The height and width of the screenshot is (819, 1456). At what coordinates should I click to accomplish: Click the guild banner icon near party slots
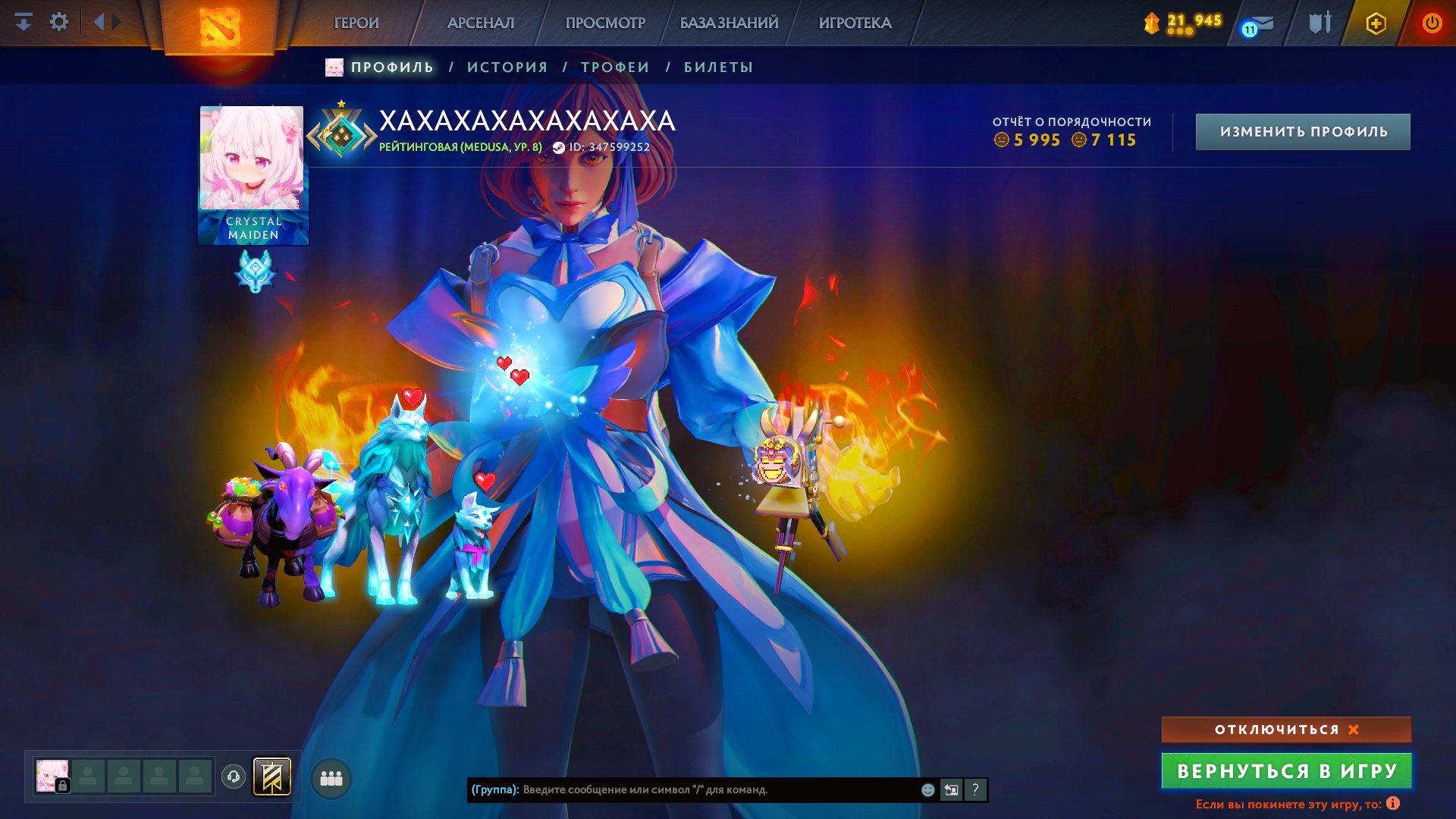(x=273, y=777)
